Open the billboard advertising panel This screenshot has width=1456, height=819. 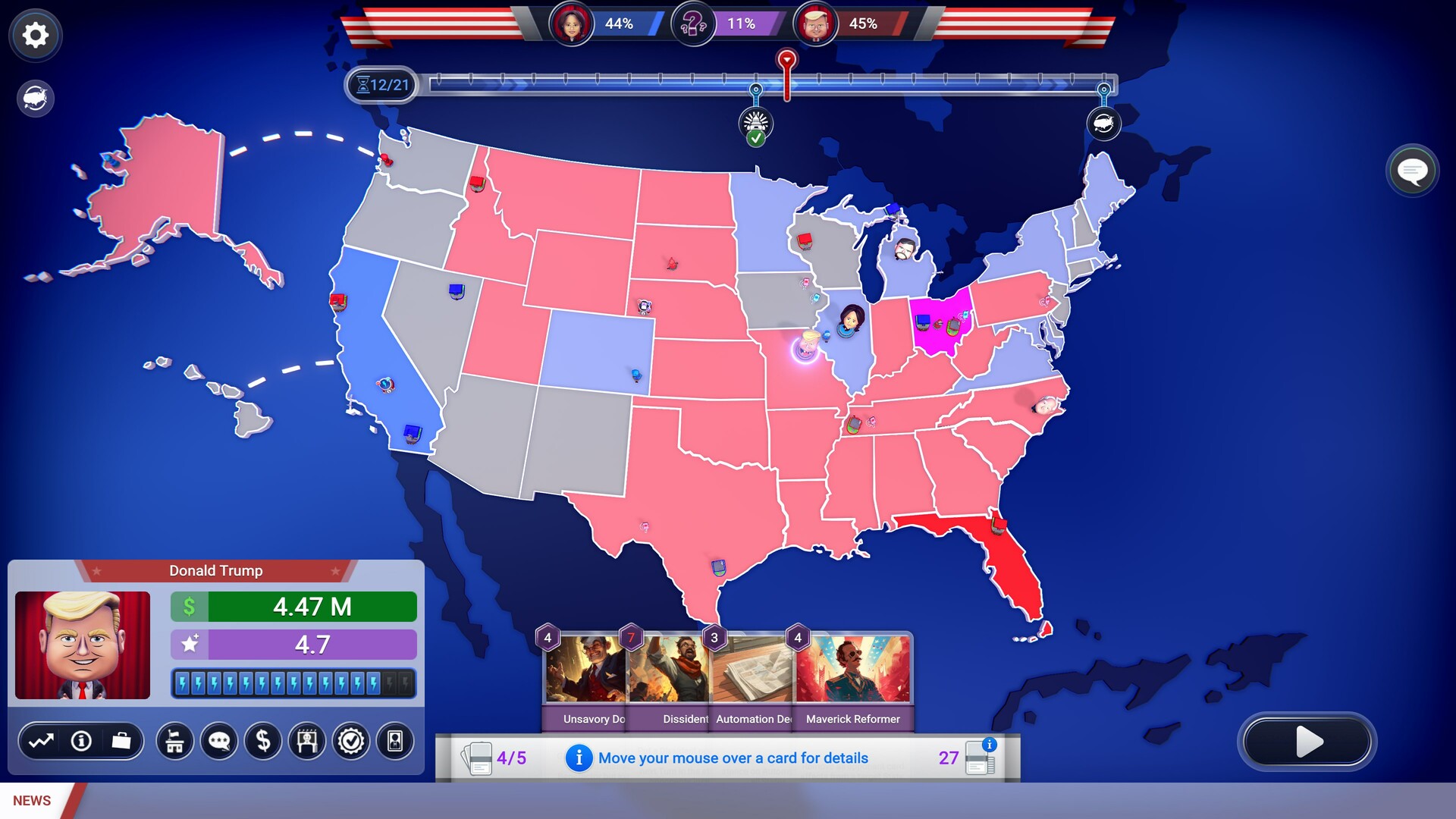(x=306, y=741)
